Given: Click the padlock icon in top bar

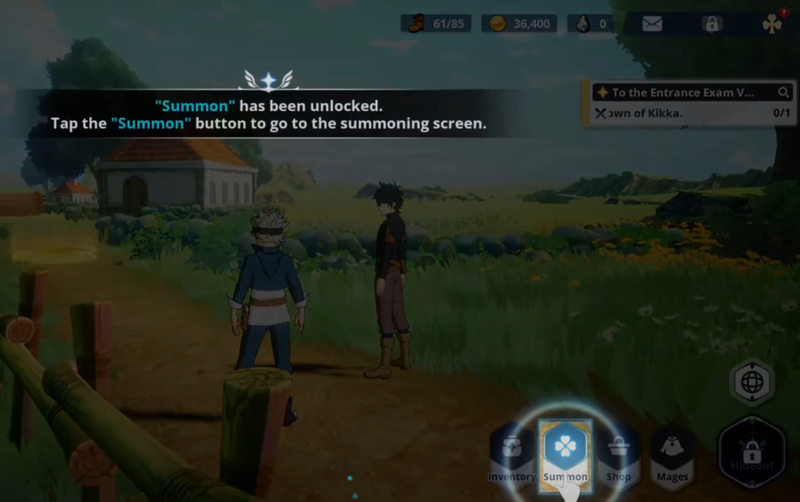Looking at the screenshot, I should coord(712,23).
